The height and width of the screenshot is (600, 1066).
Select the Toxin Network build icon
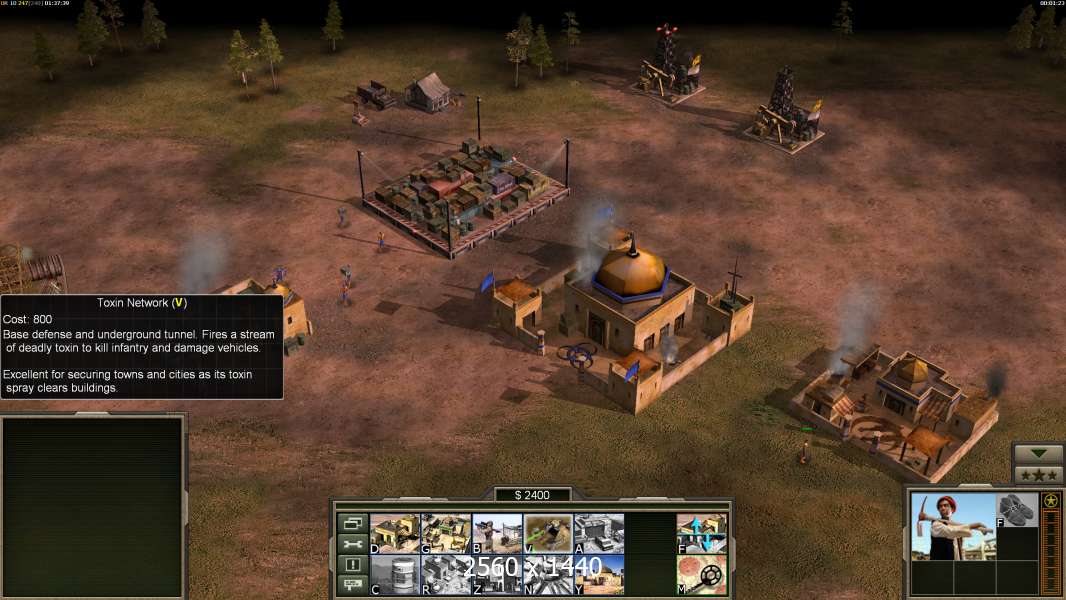point(549,534)
